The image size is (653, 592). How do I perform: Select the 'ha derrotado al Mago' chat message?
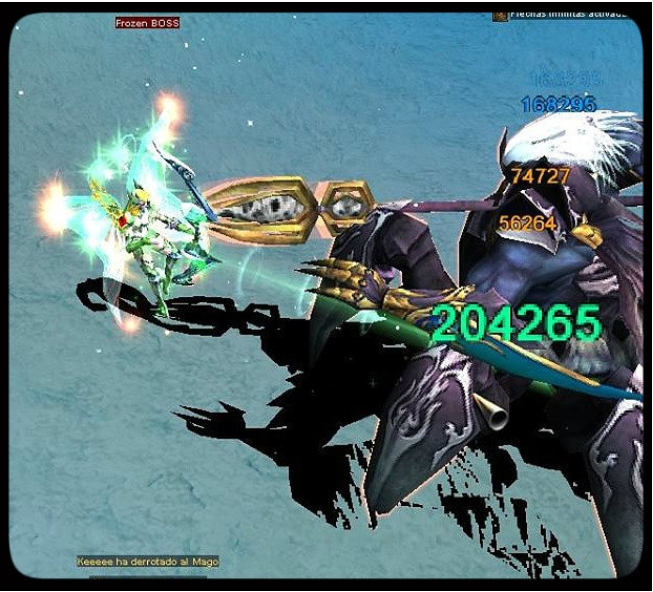(148, 562)
